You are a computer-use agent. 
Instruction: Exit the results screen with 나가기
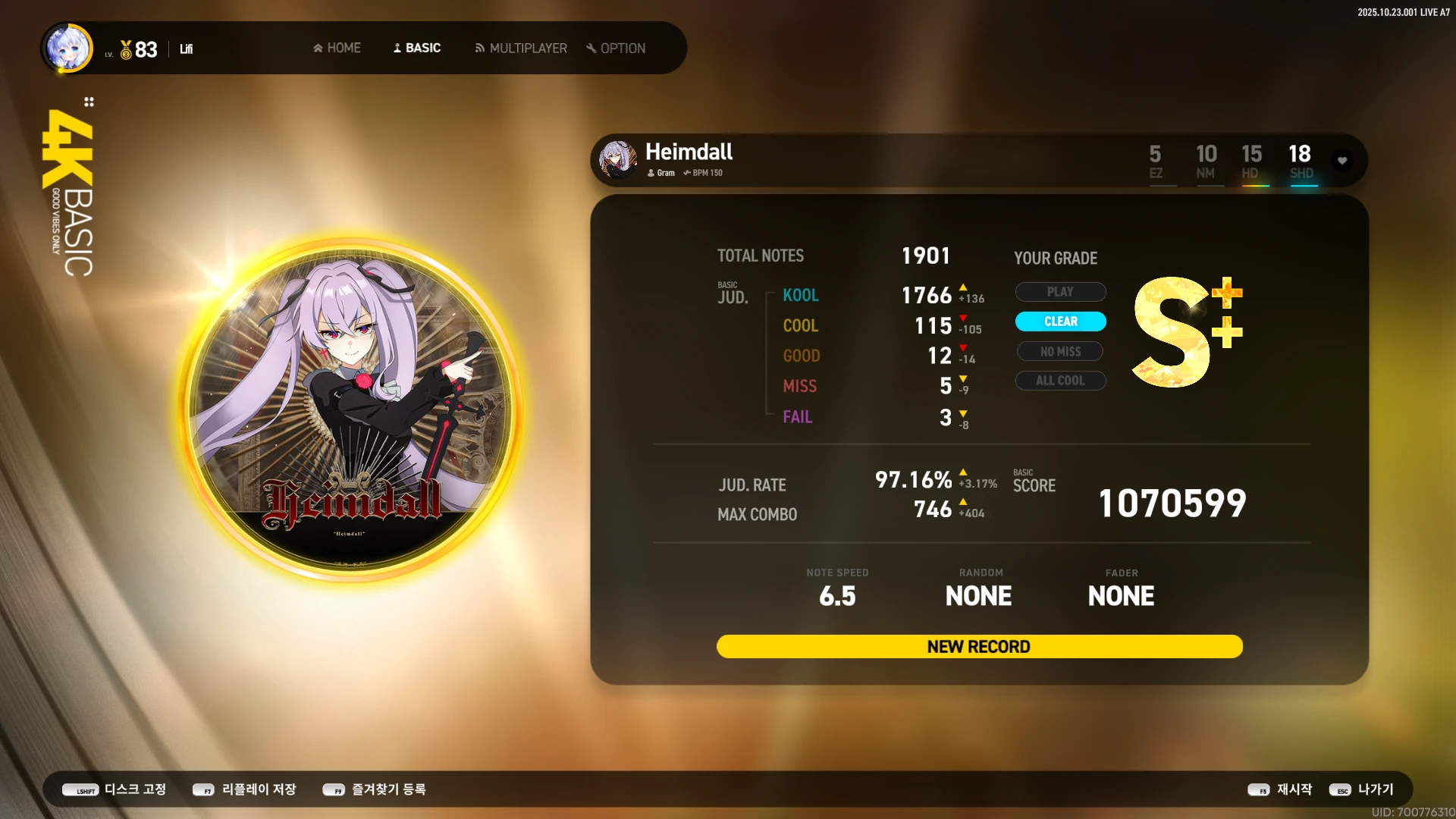(x=1362, y=789)
